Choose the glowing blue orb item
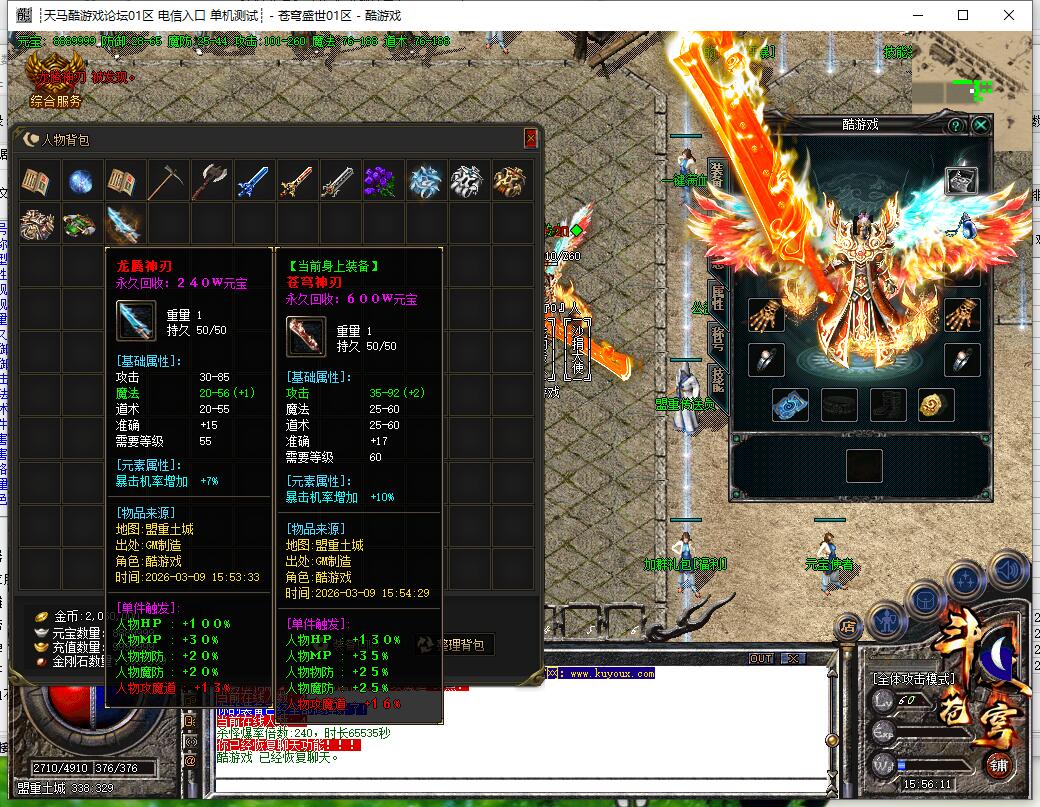 click(82, 181)
